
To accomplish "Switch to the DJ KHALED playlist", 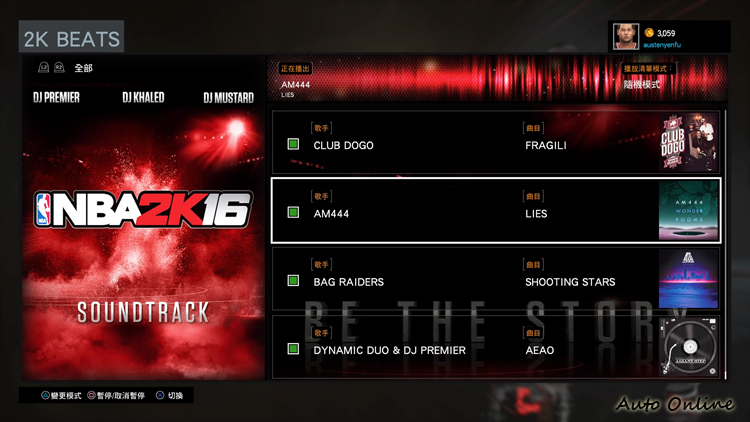I will [143, 98].
